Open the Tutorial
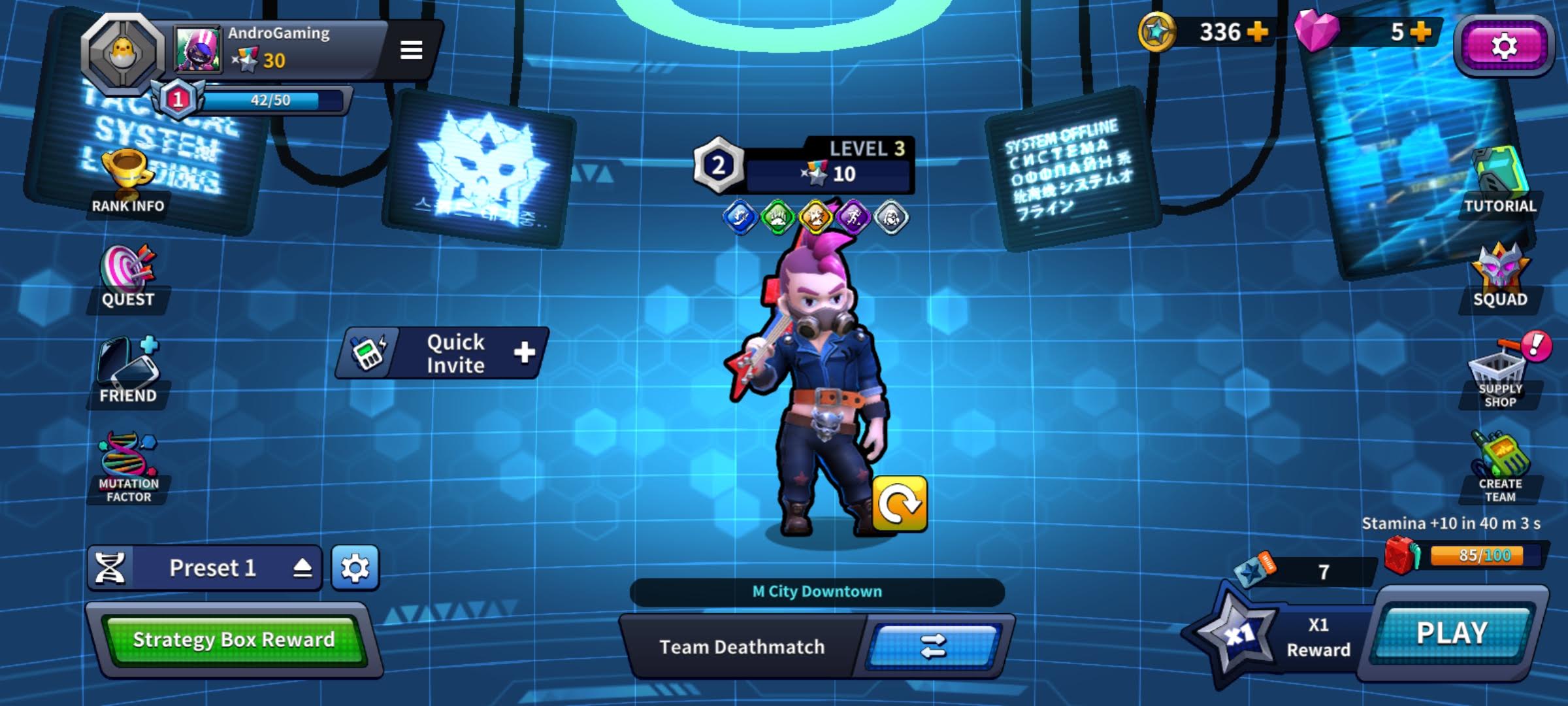 (x=1500, y=183)
